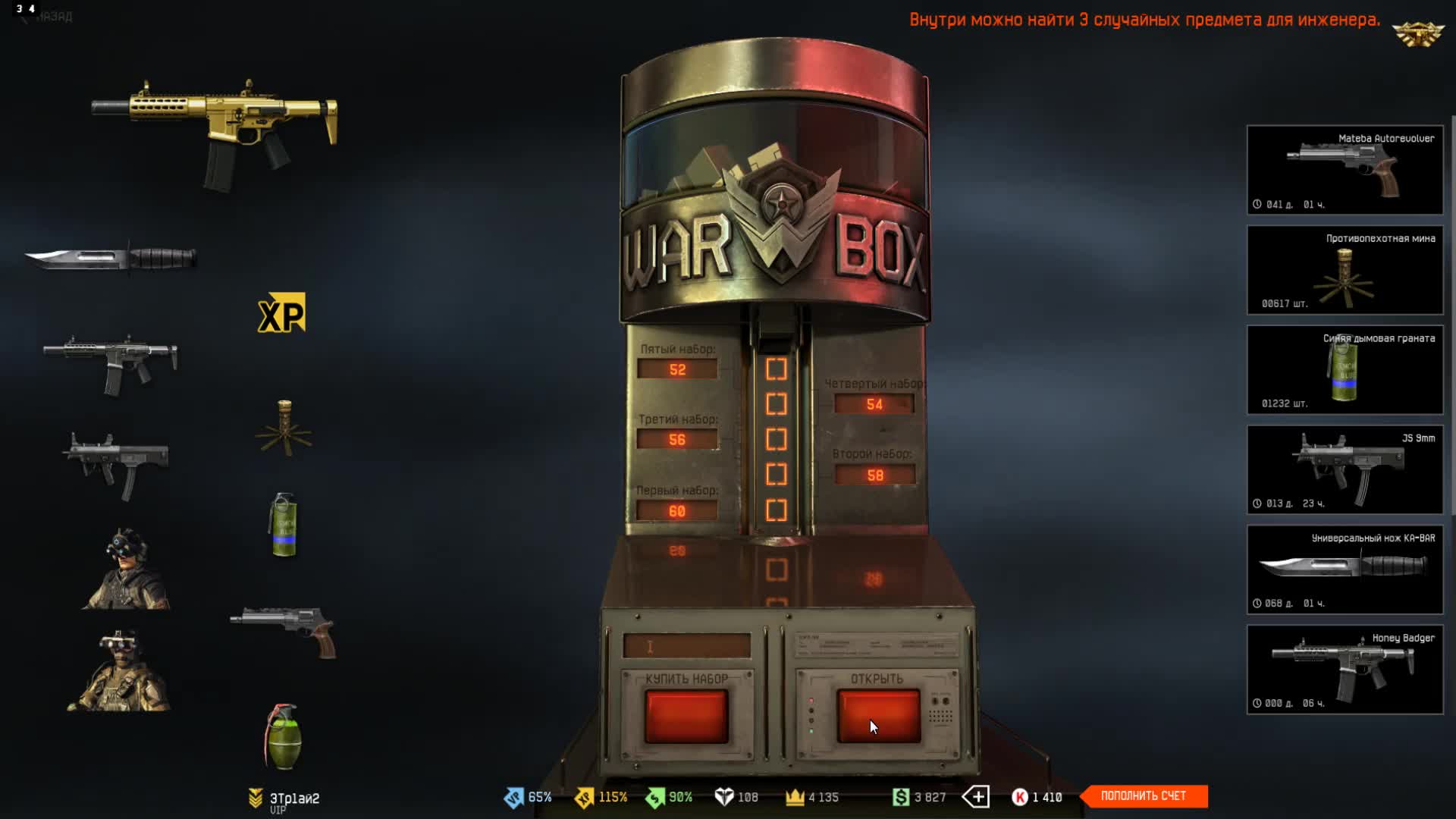The image size is (1456, 819).
Task: Select the VP boost percentage icon
Action: click(514, 797)
